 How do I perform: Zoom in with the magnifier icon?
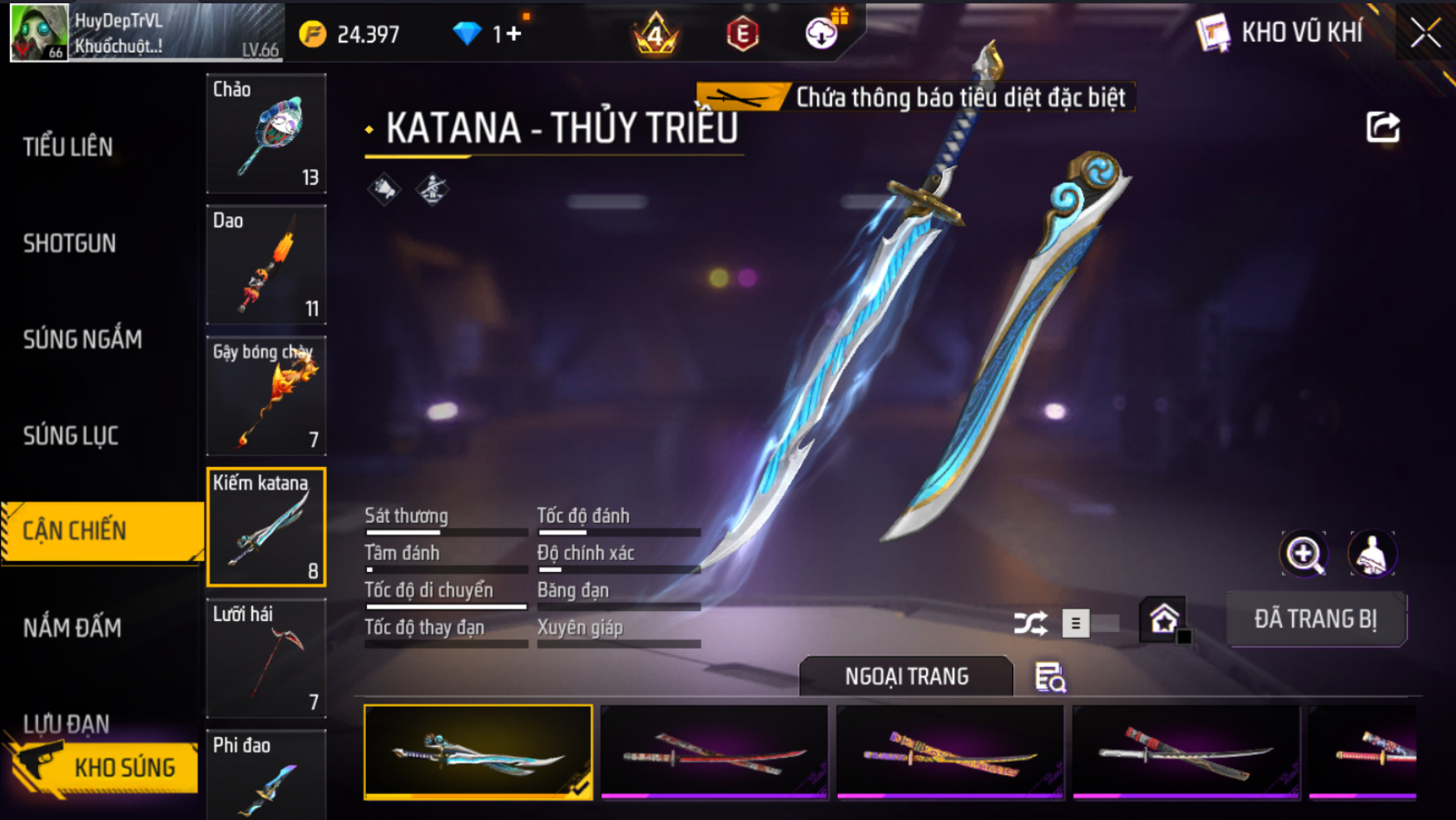1304,554
